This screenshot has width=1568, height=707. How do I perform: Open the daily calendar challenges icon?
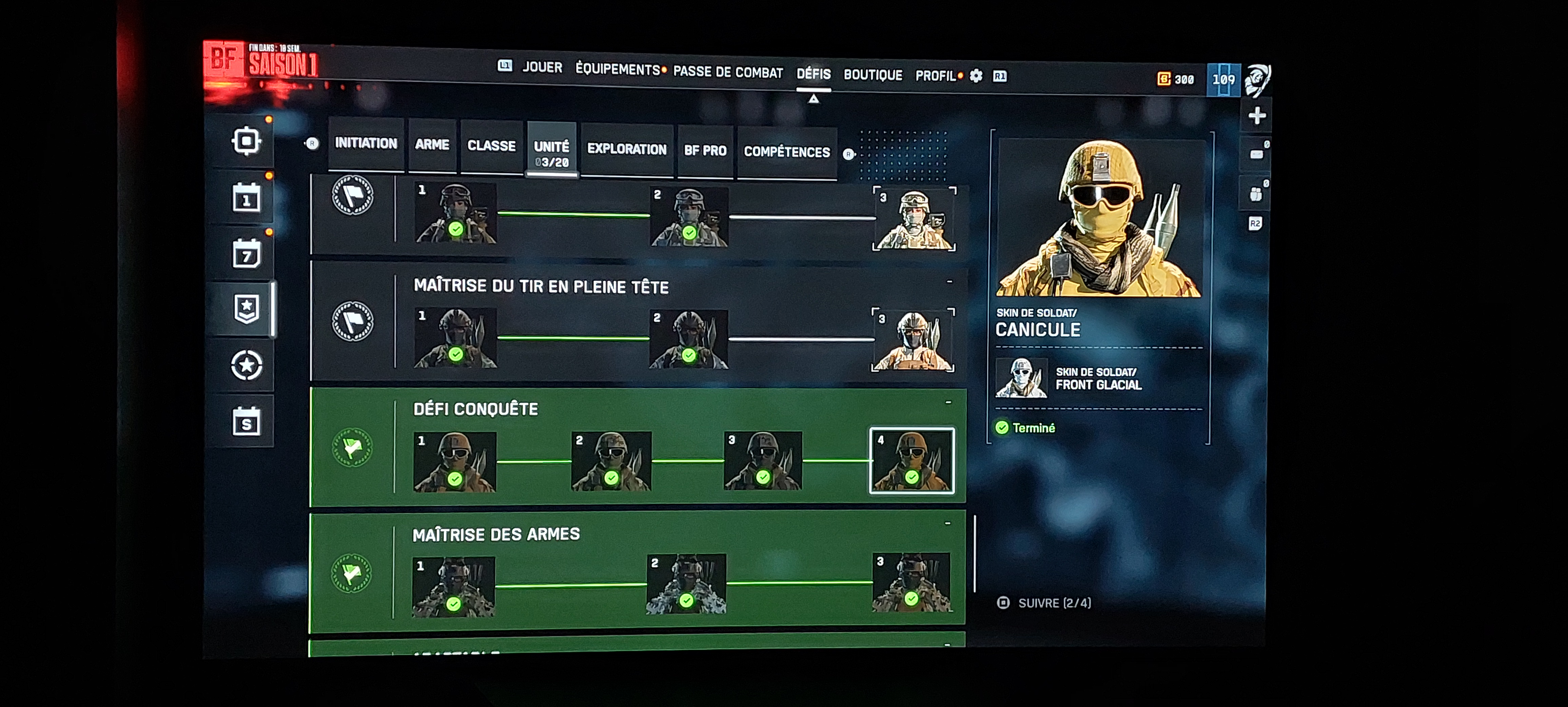tap(247, 198)
